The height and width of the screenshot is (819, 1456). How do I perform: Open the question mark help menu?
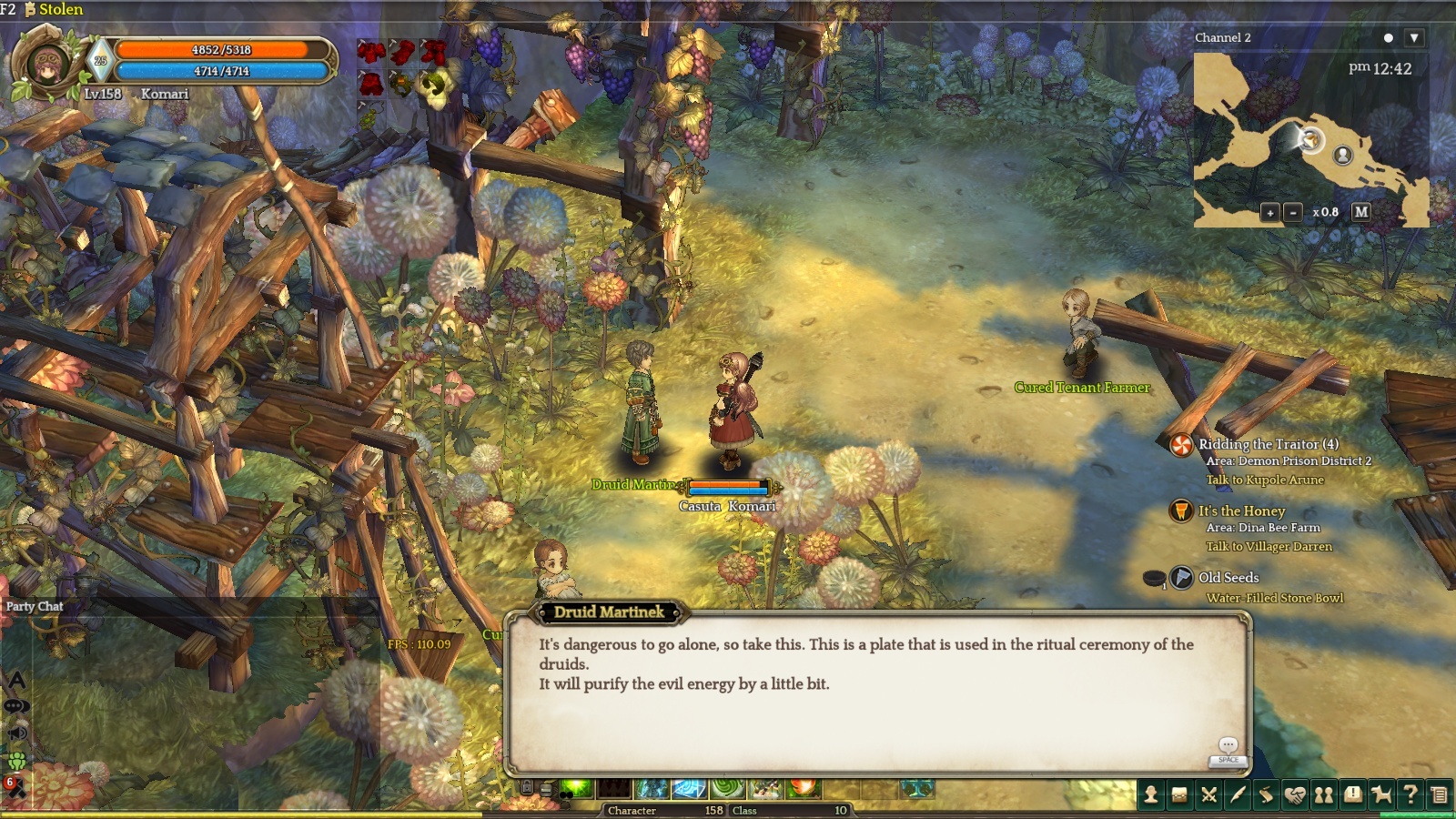[1410, 795]
